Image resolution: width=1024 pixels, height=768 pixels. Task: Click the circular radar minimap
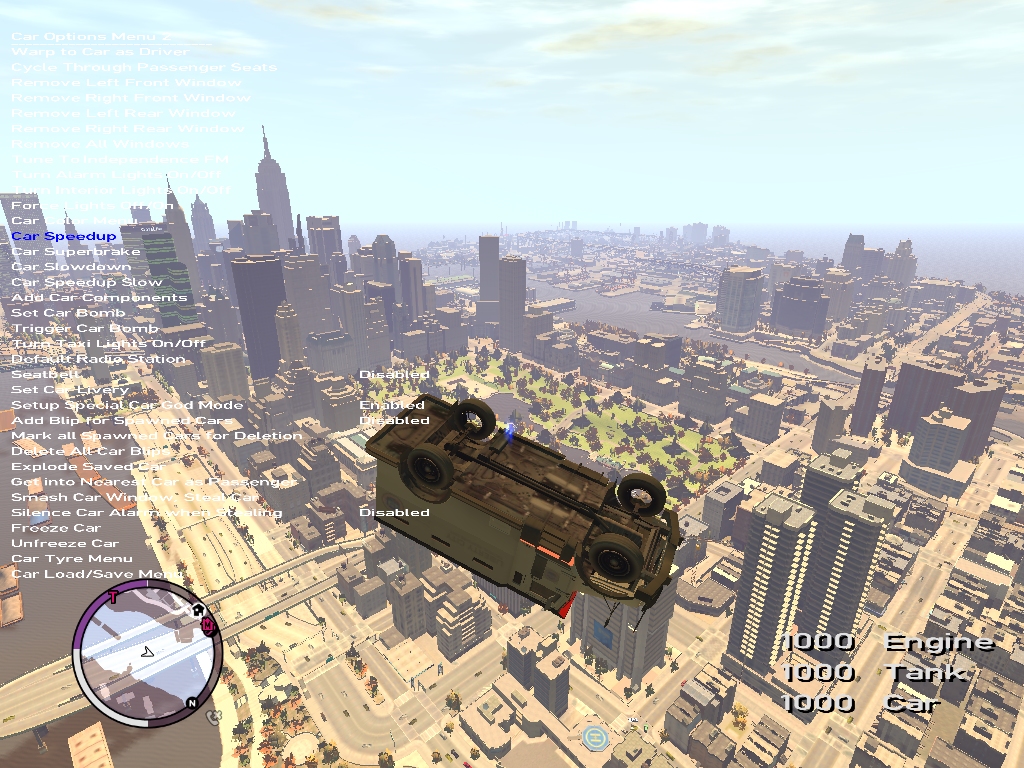pyautogui.click(x=146, y=655)
